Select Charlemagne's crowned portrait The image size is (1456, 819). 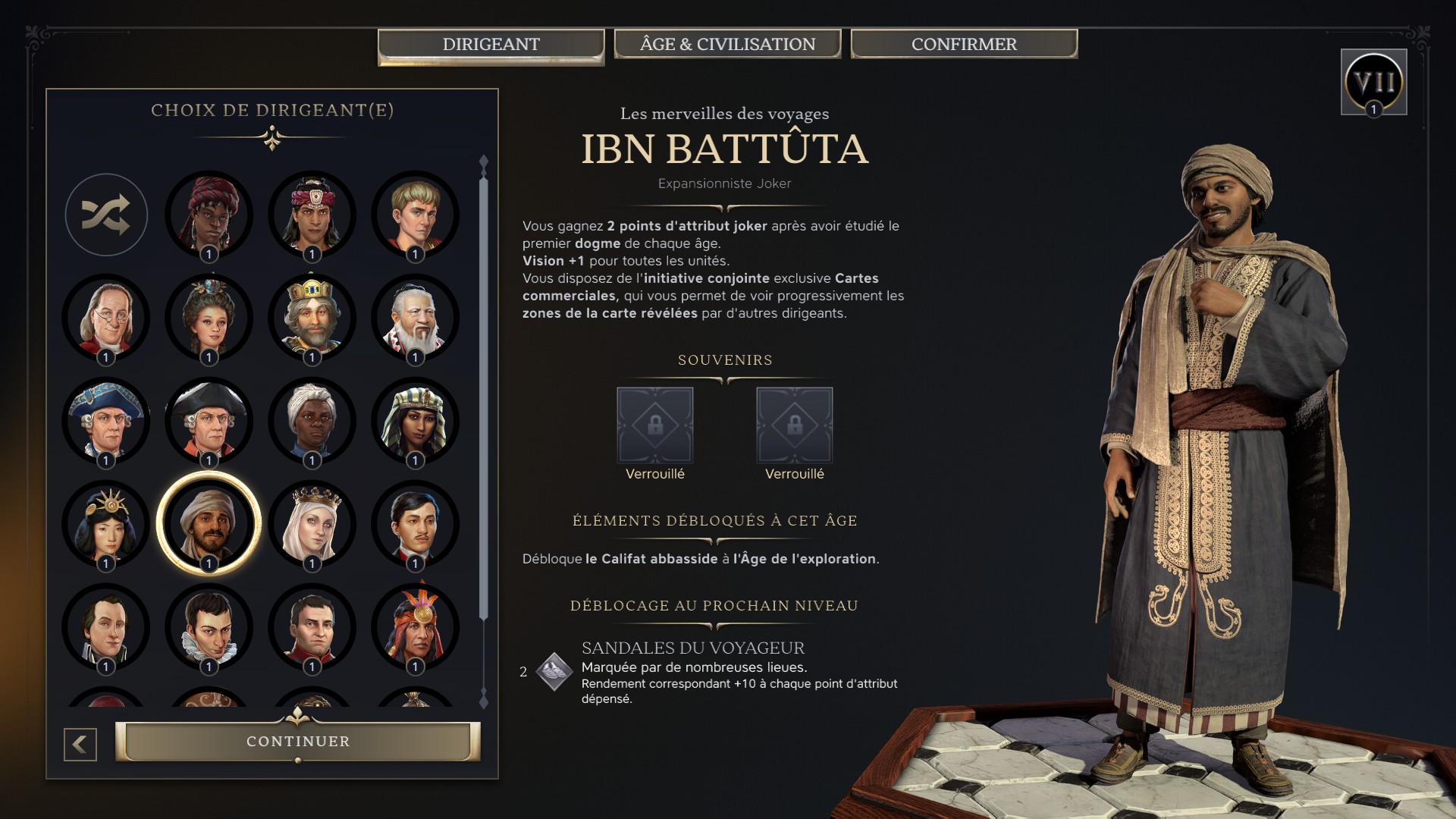(312, 318)
